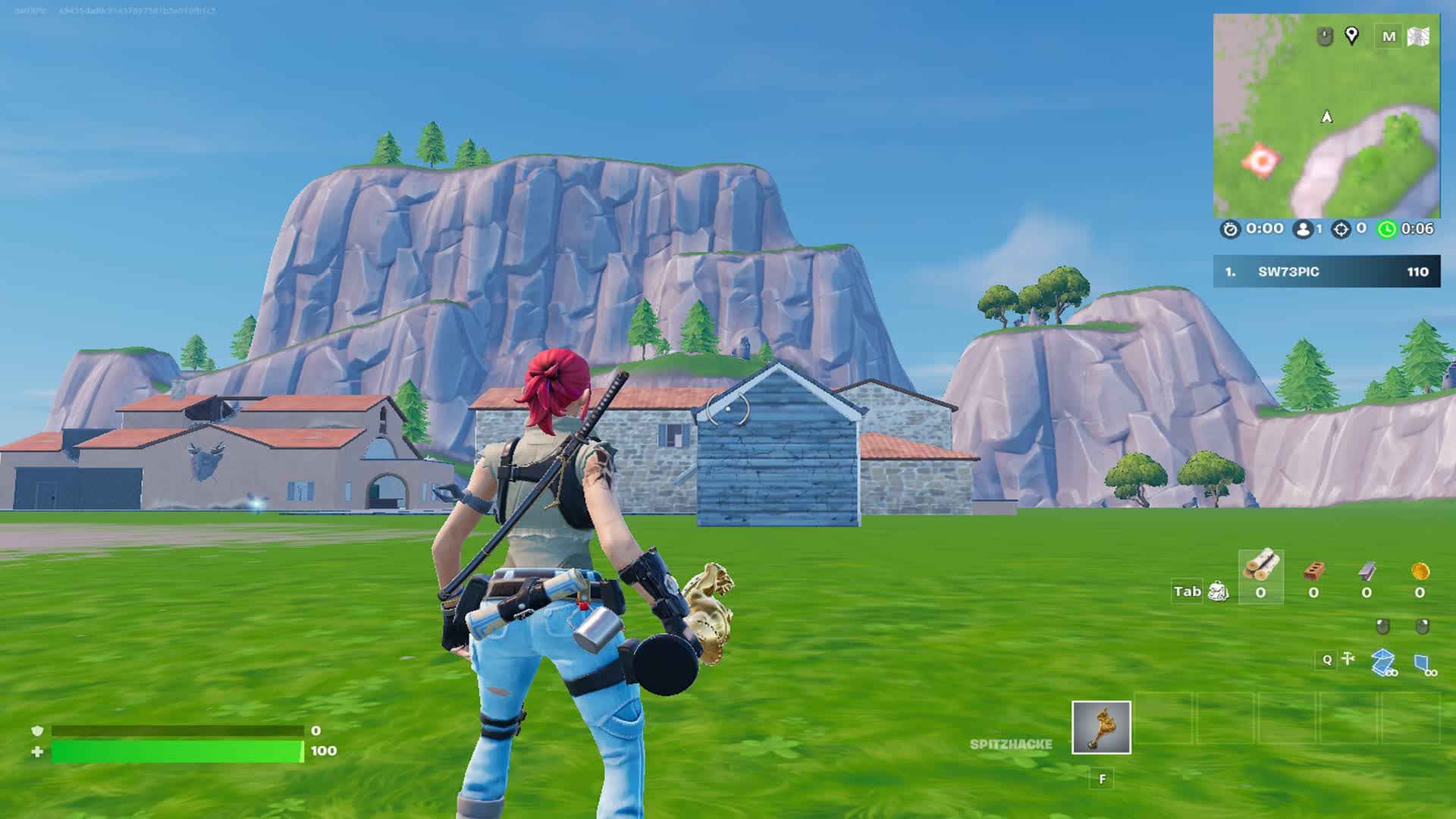Open the backpack inventory icon
The height and width of the screenshot is (819, 1456).
click(x=1217, y=591)
